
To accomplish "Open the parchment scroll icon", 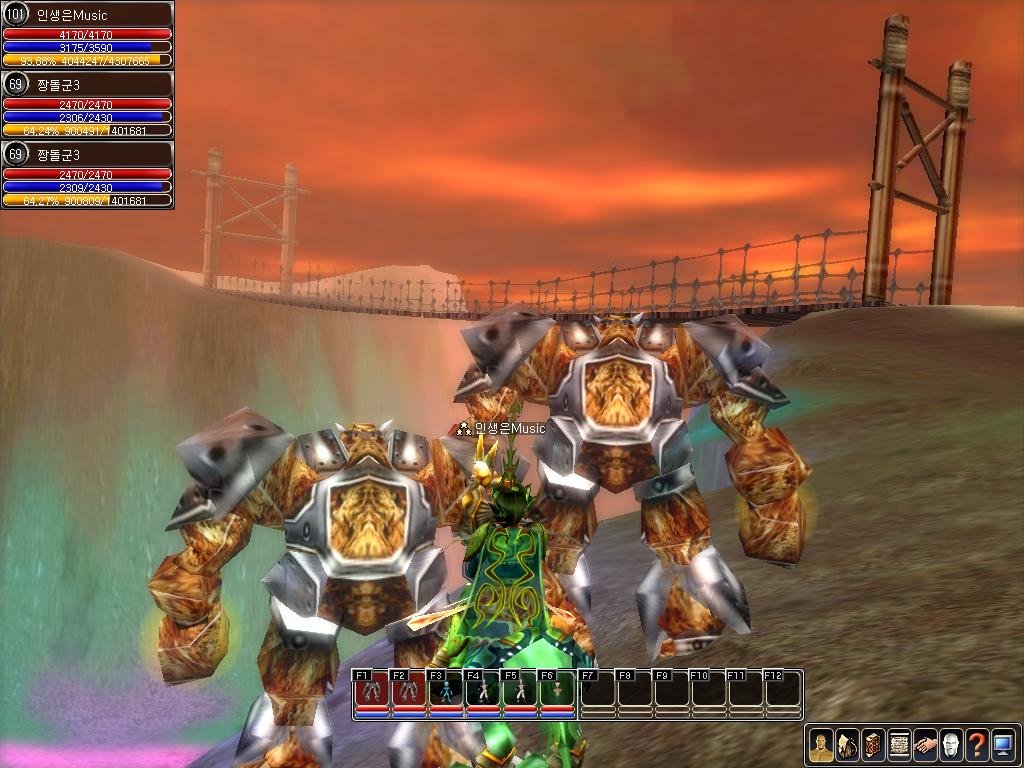I will 899,745.
